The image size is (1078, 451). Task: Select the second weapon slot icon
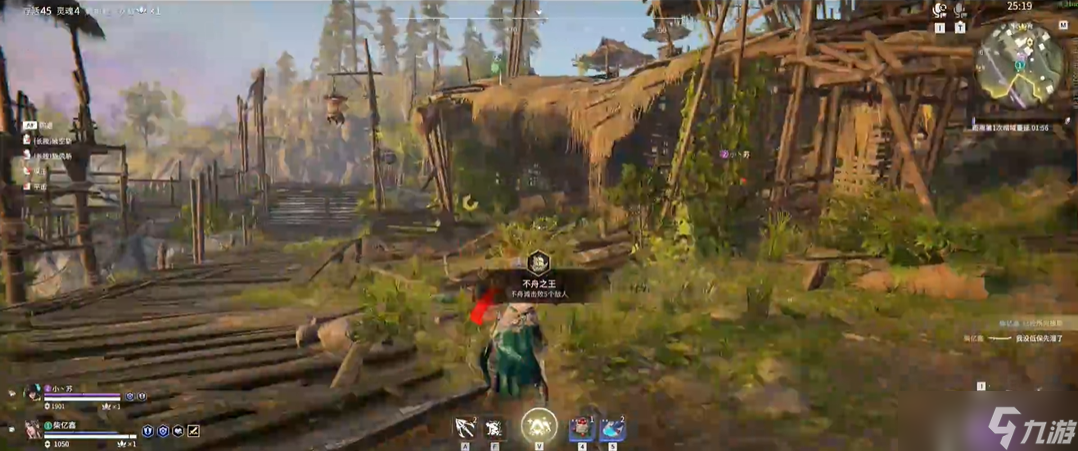(x=495, y=428)
